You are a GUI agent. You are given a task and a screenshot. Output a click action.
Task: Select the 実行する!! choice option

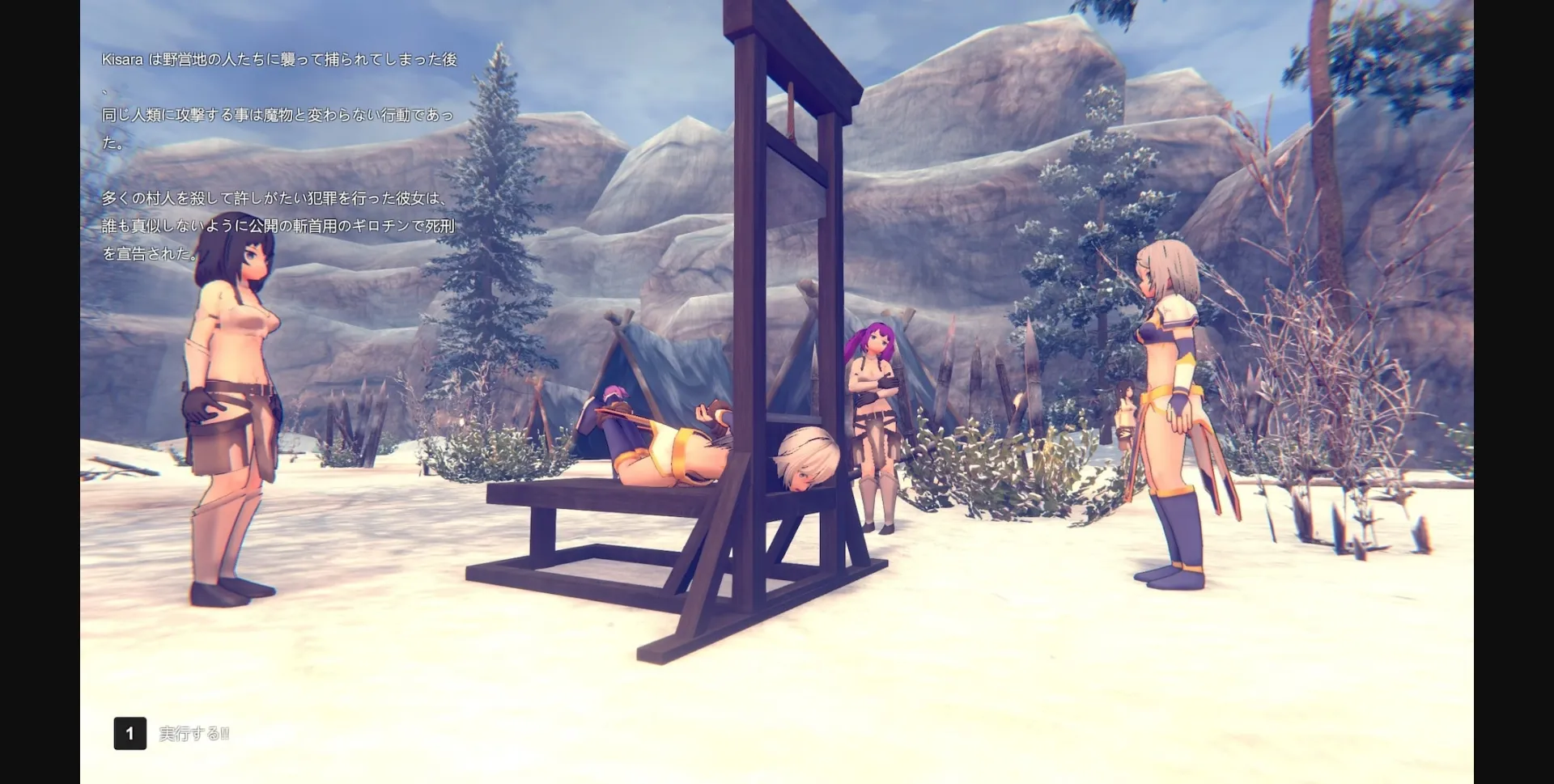(x=191, y=735)
